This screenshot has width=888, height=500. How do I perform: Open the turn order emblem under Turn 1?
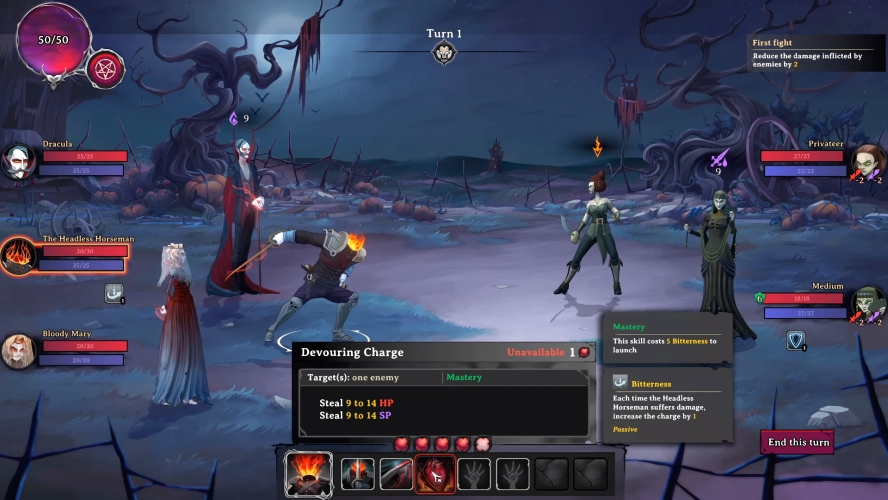[x=444, y=53]
